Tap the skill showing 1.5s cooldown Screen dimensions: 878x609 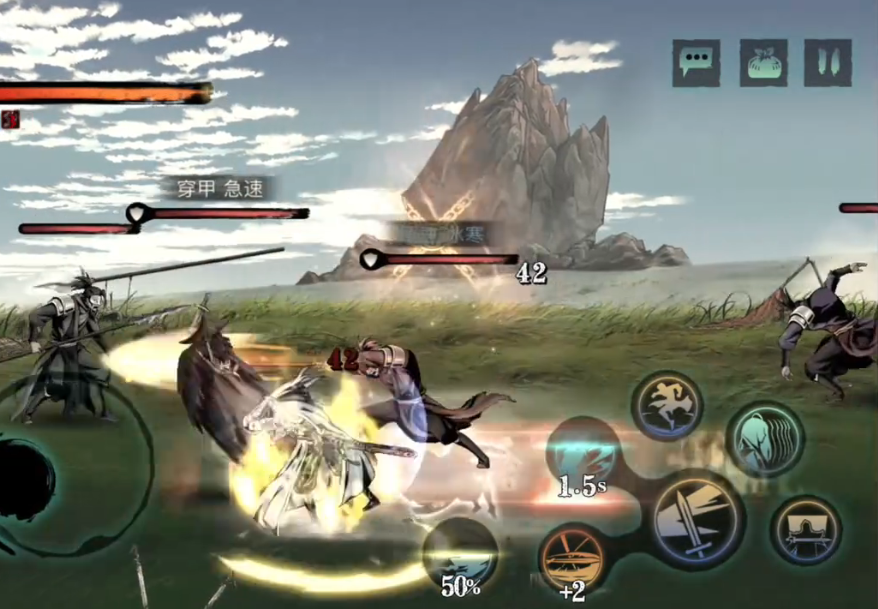tap(582, 453)
